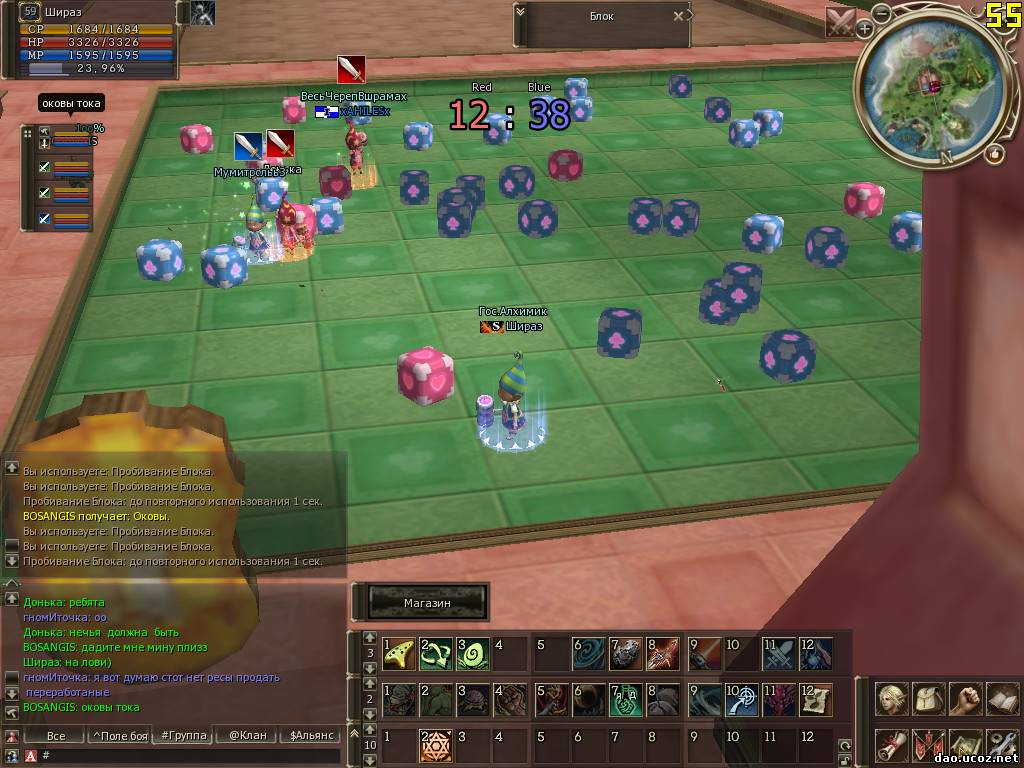Zoom out the minimap with minus button
This screenshot has height=768, width=1024.
pyautogui.click(x=881, y=14)
